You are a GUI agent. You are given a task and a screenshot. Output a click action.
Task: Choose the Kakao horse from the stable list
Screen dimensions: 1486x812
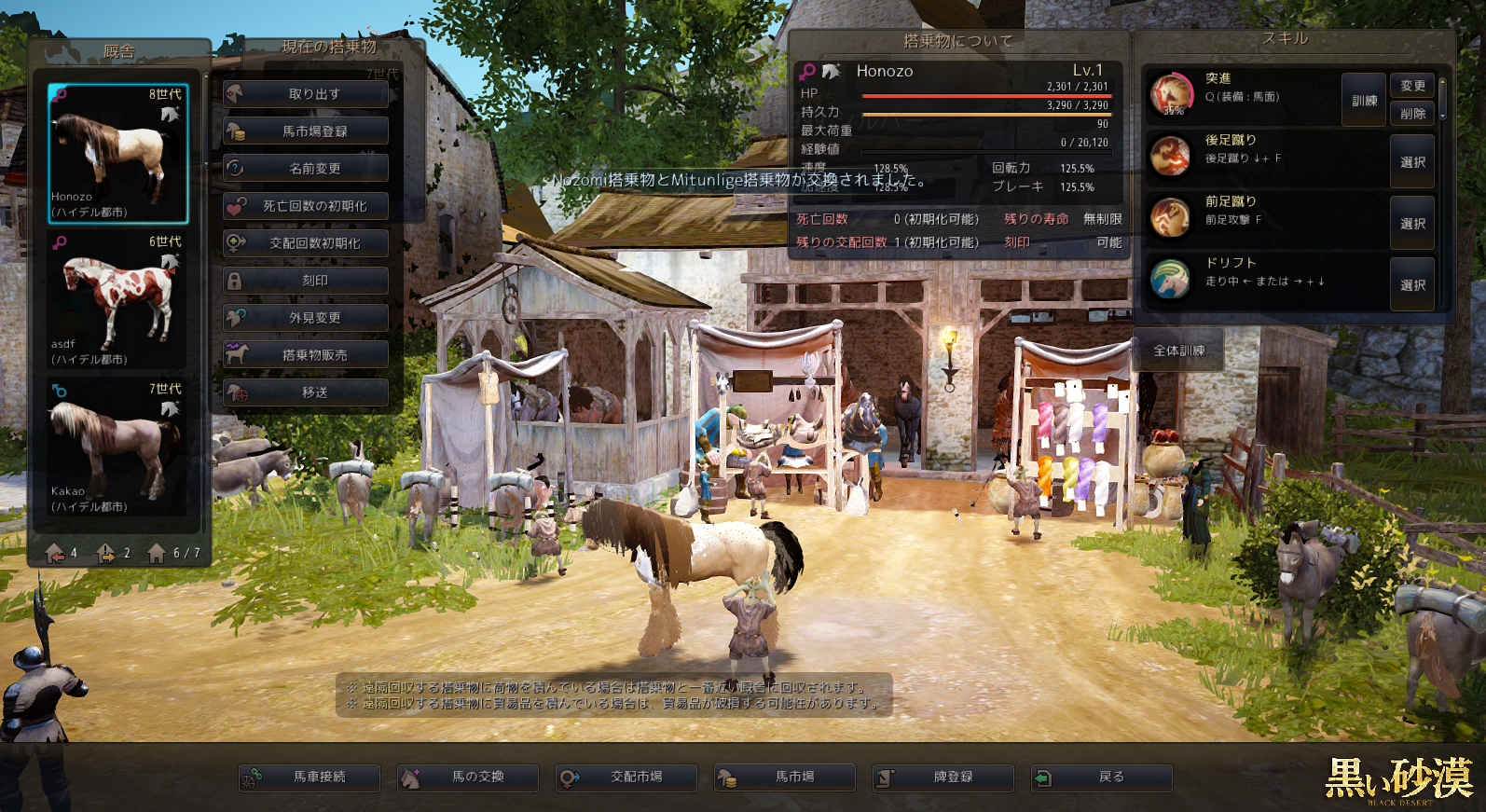coord(117,447)
